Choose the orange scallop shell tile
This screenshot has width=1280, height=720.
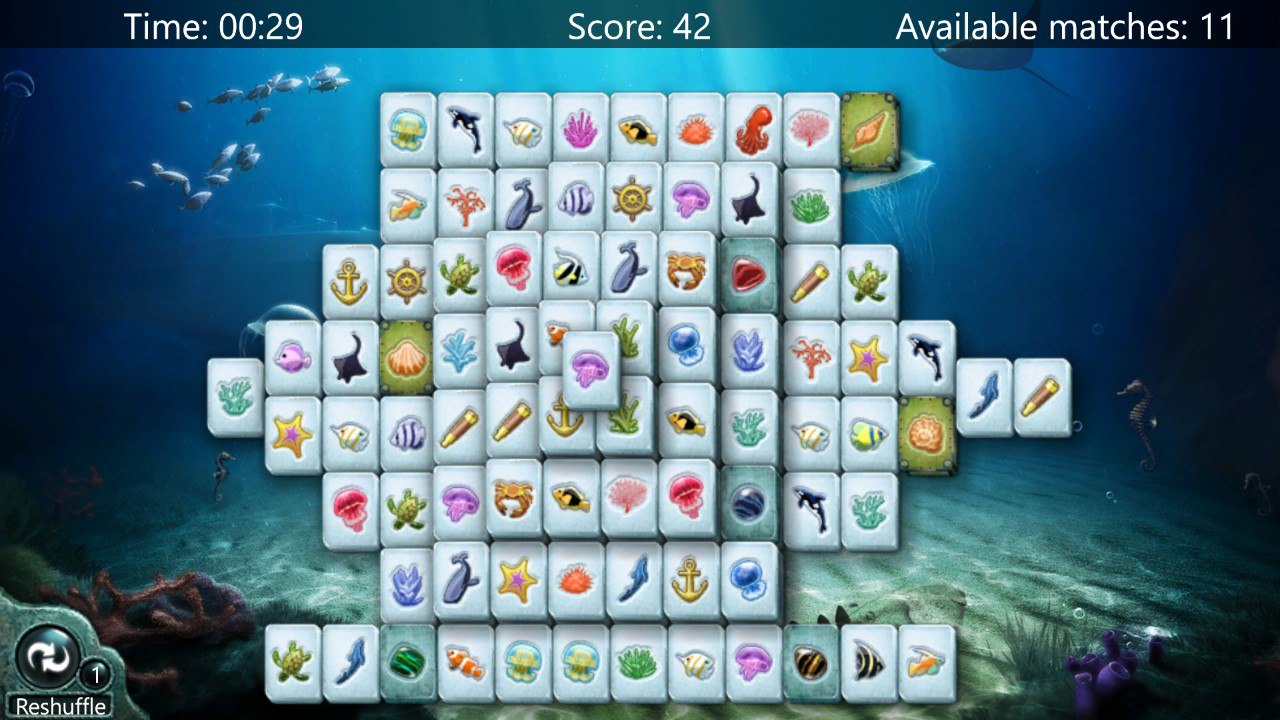click(406, 357)
